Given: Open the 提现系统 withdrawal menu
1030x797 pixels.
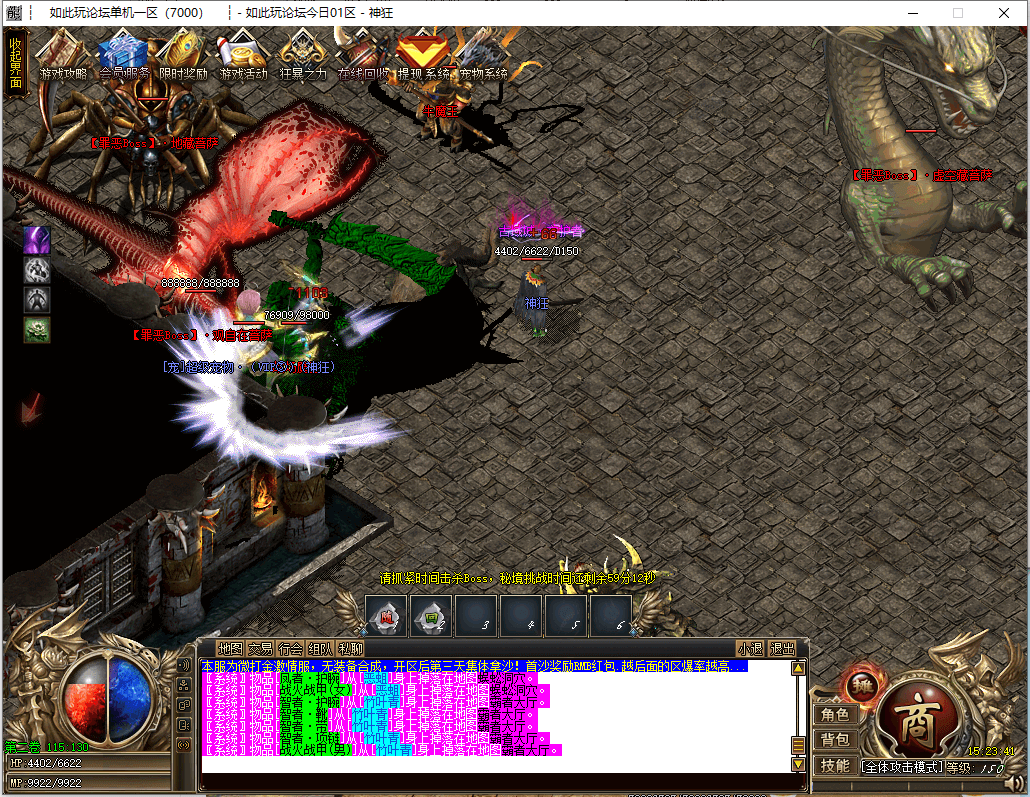Looking at the screenshot, I should [423, 55].
